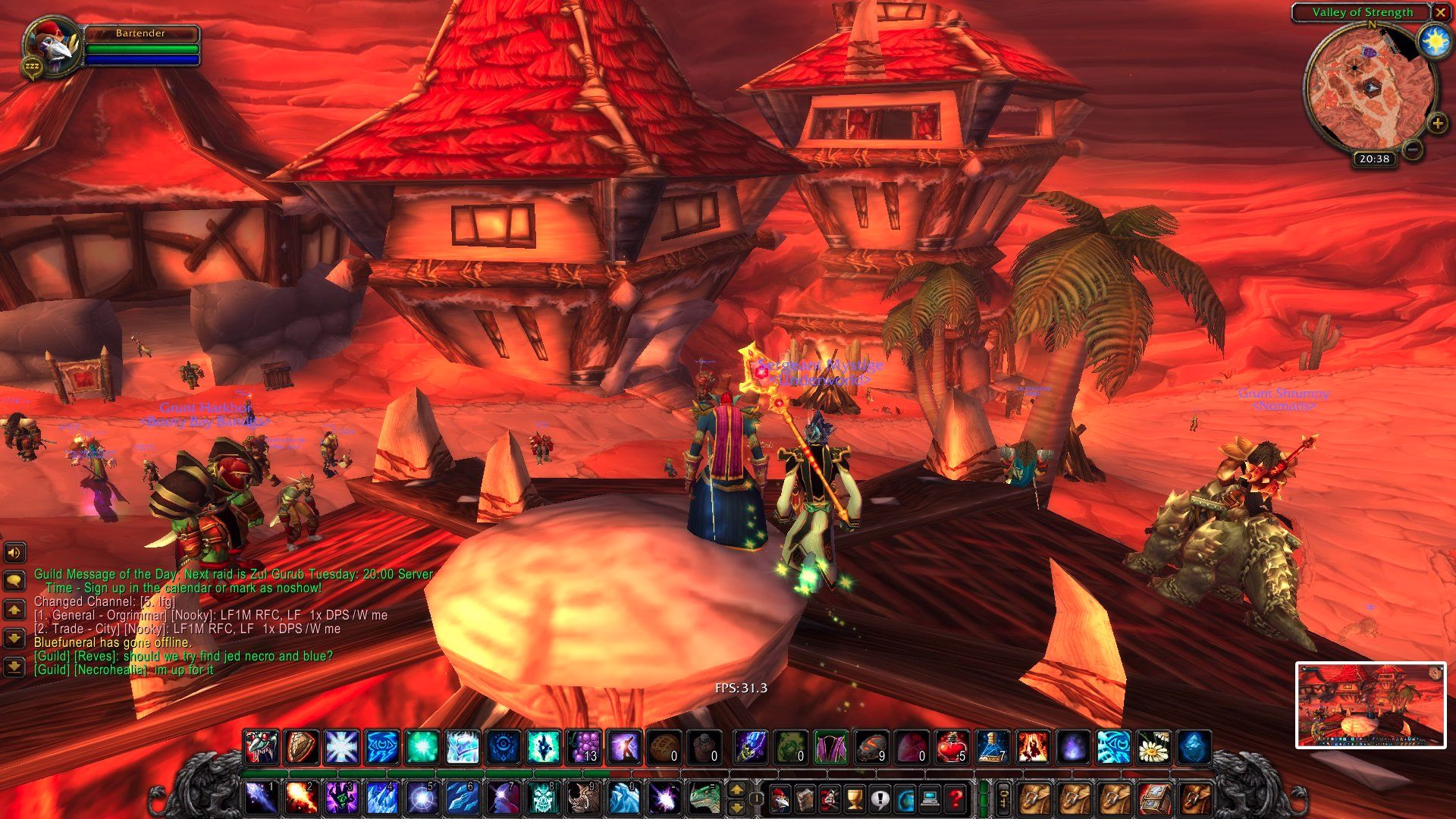Screen dimensions: 1456x819
Task: Open the Character Info micro button
Action: click(x=779, y=799)
